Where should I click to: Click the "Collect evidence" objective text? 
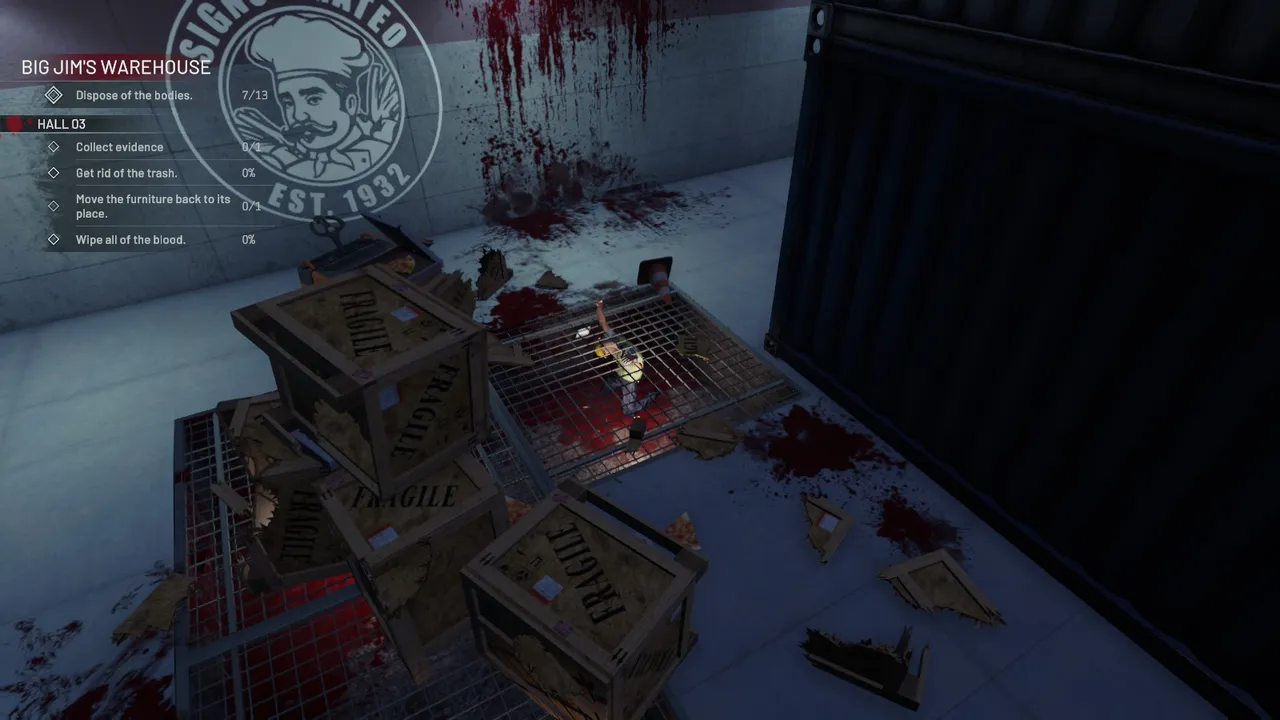pos(119,146)
